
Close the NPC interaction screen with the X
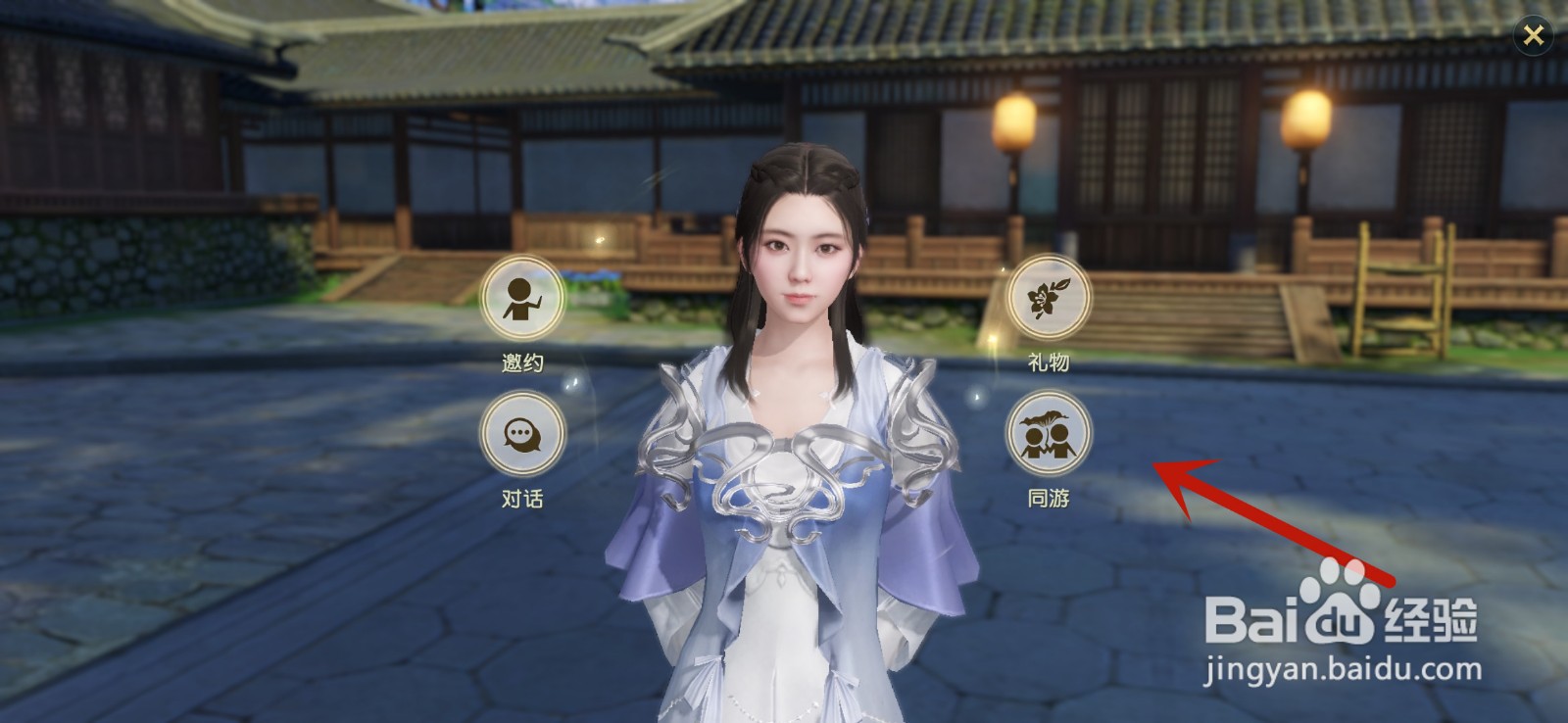1536,32
